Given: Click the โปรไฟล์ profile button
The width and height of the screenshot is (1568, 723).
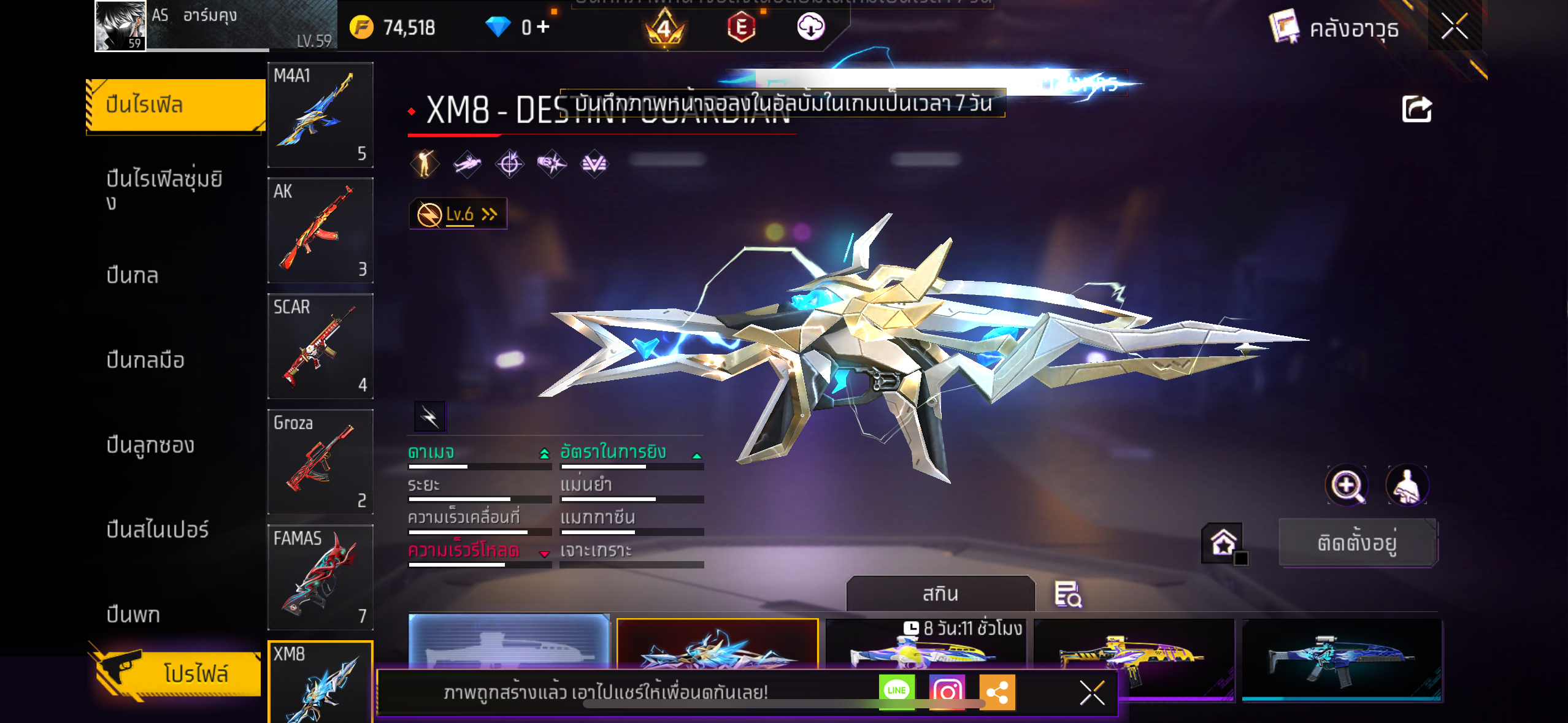Looking at the screenshot, I should [178, 673].
